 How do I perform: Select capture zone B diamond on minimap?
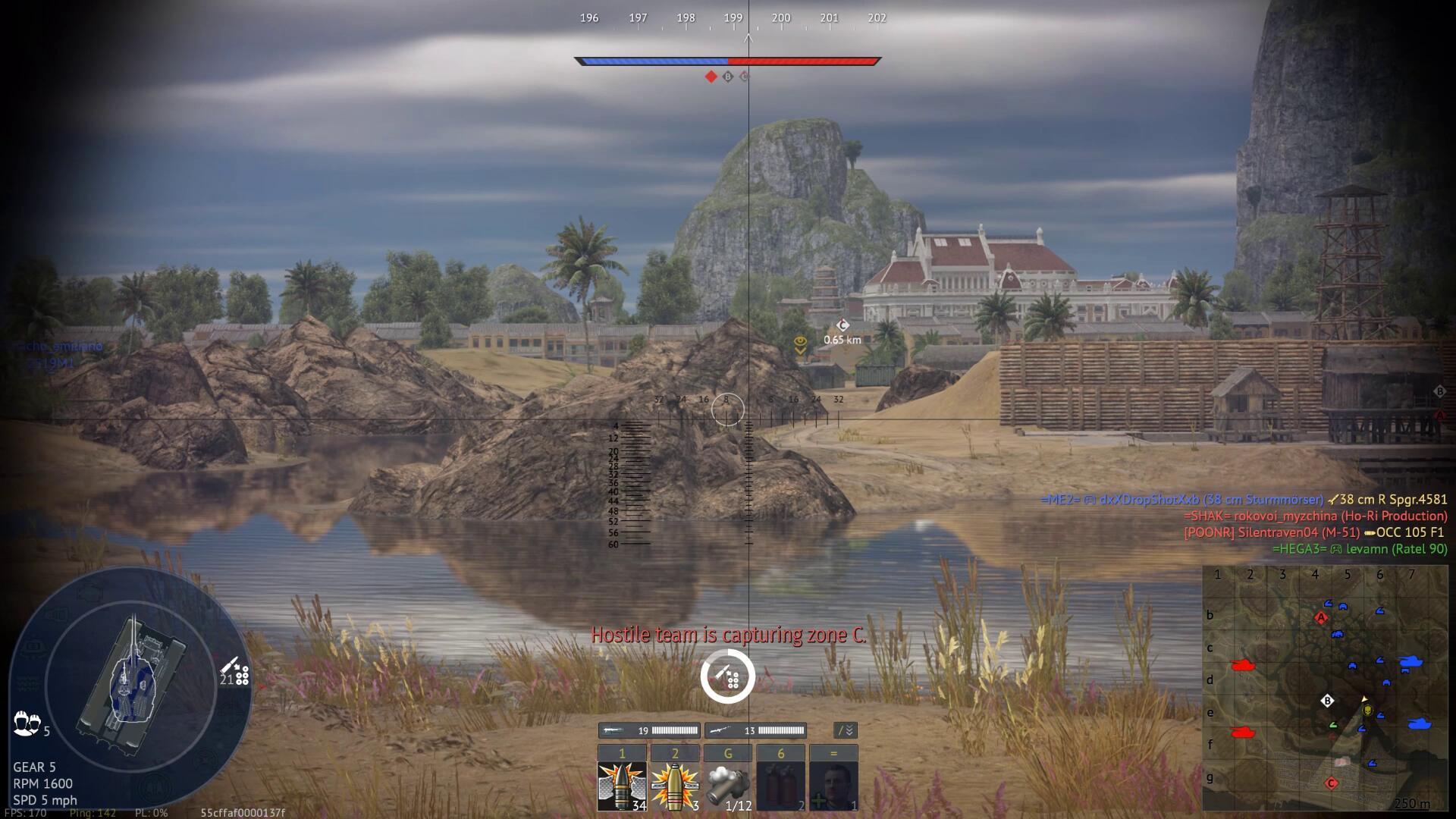coord(1327,701)
